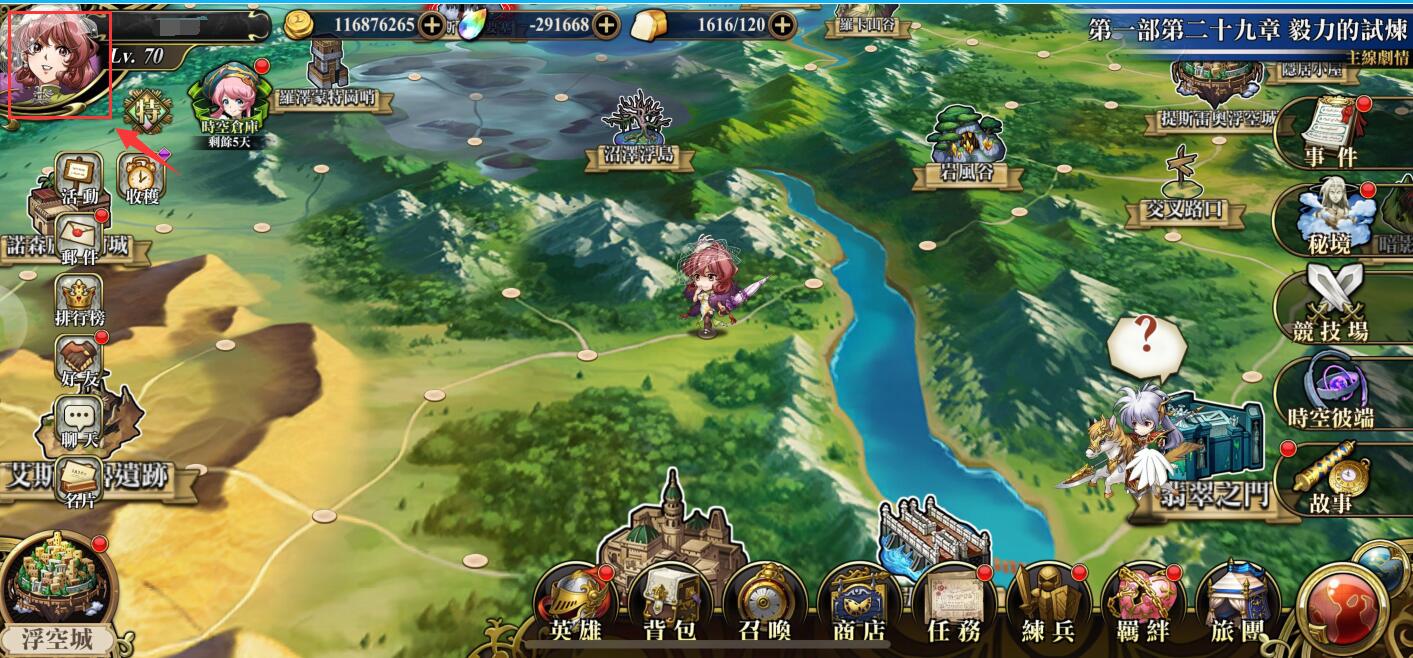Check the 郵件 mailbox
1413x658 pixels.
point(79,238)
